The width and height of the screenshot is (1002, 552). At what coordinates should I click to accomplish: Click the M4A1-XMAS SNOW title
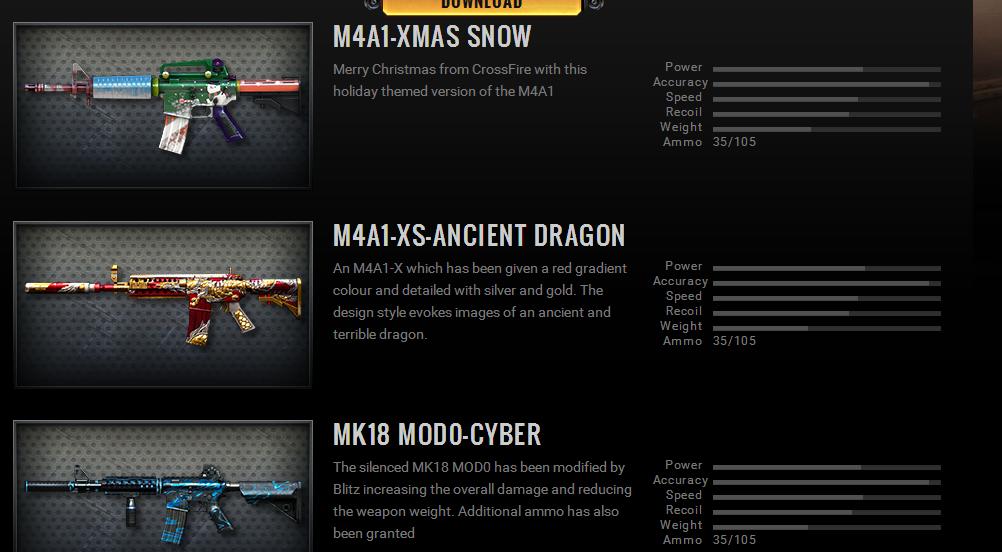point(432,37)
